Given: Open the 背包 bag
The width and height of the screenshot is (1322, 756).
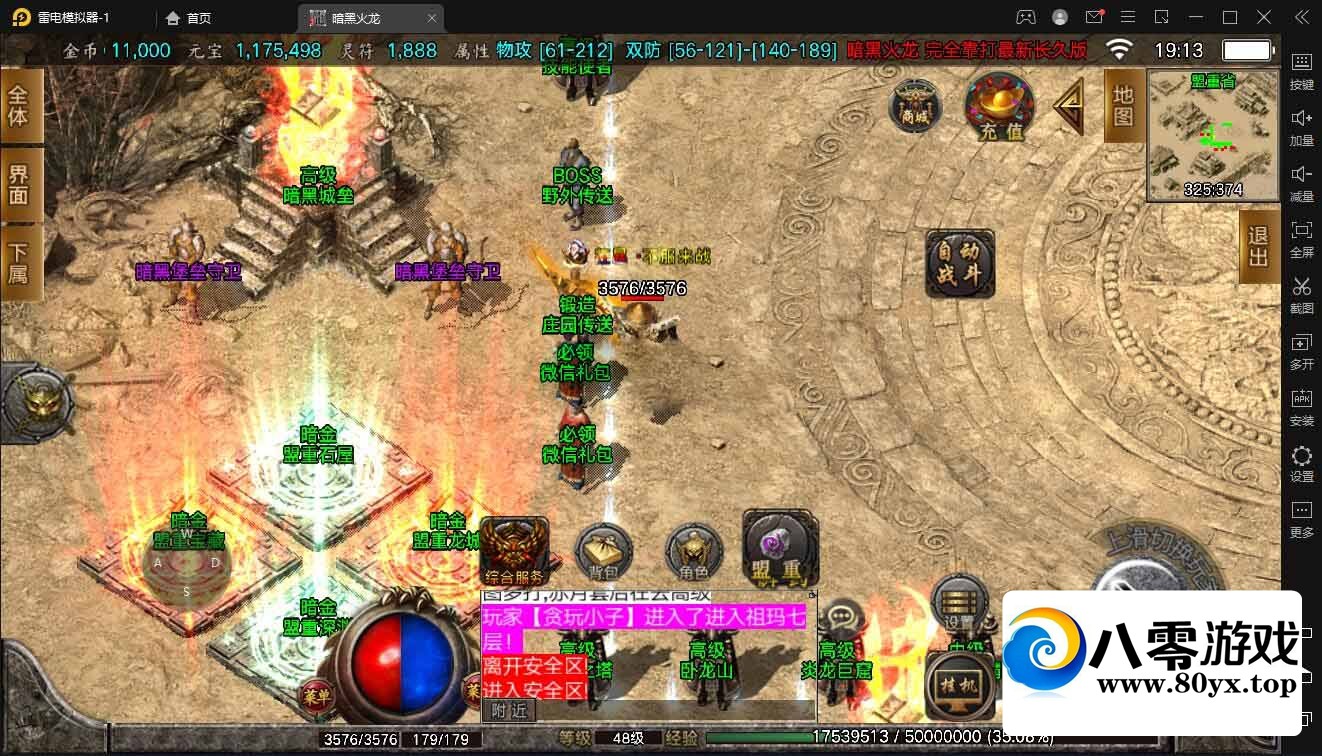Looking at the screenshot, I should tap(603, 552).
